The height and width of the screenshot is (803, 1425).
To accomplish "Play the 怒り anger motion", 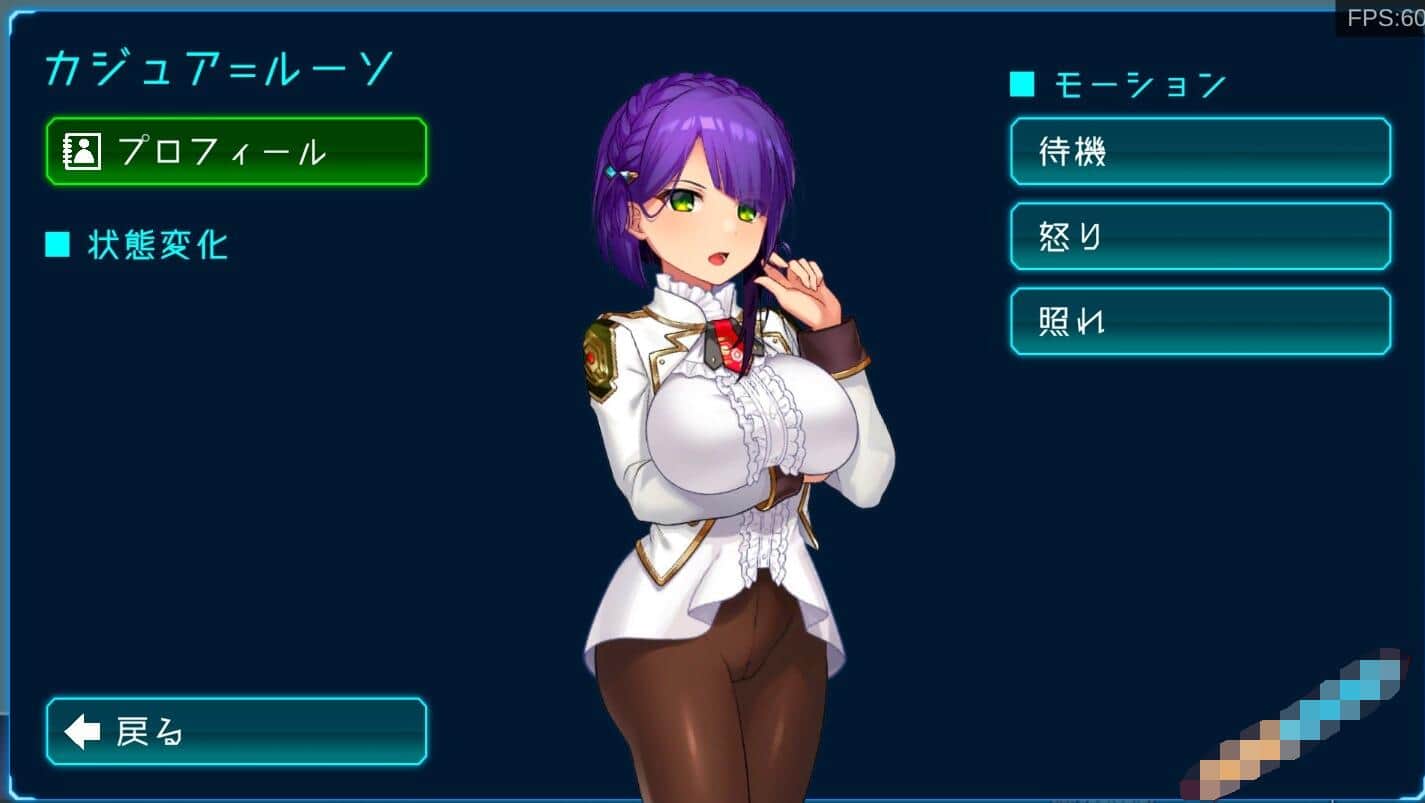I will (1200, 236).
